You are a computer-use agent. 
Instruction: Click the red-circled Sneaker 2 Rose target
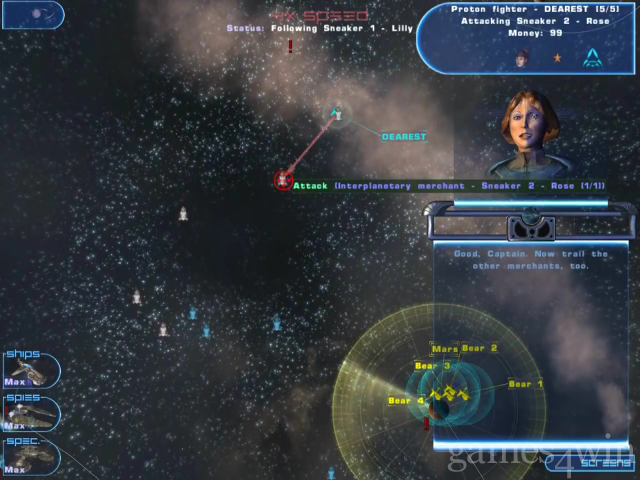click(283, 180)
